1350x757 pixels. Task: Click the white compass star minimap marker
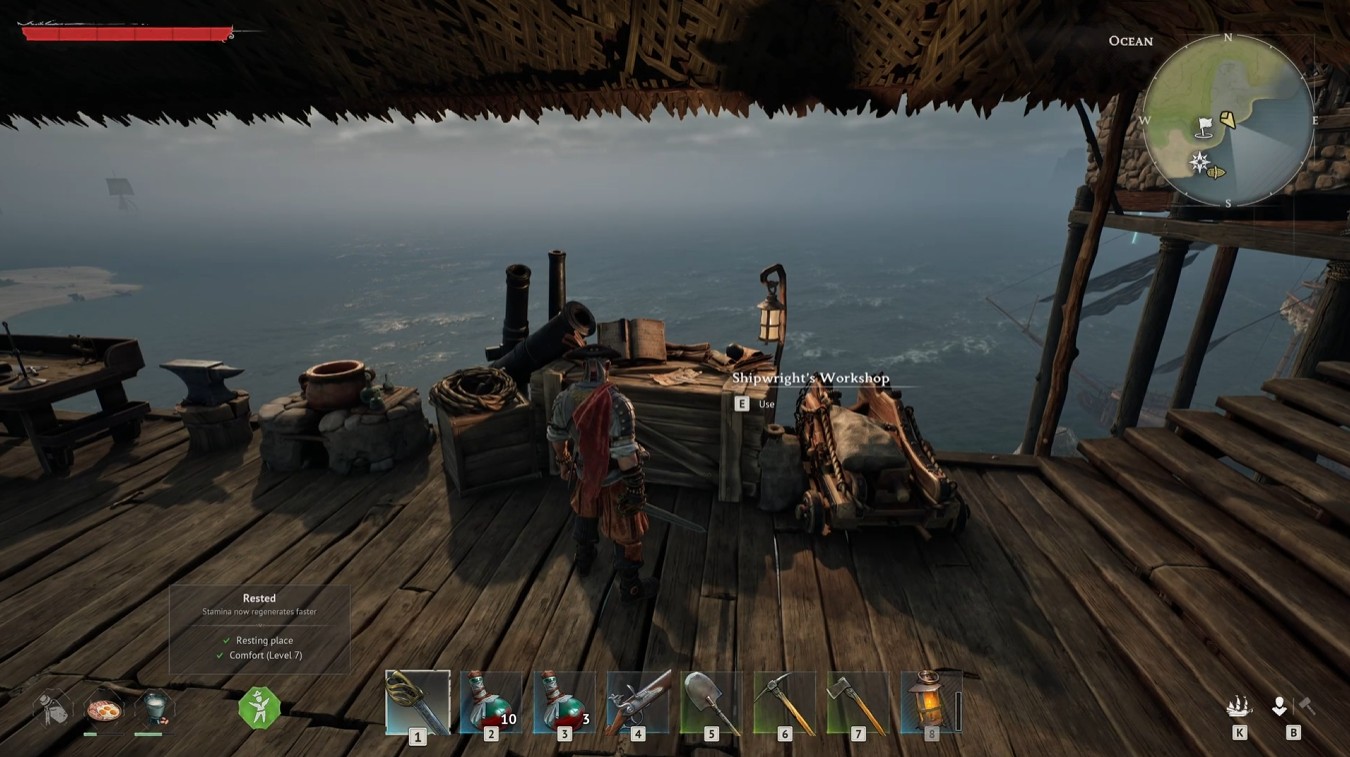pyautogui.click(x=1199, y=162)
